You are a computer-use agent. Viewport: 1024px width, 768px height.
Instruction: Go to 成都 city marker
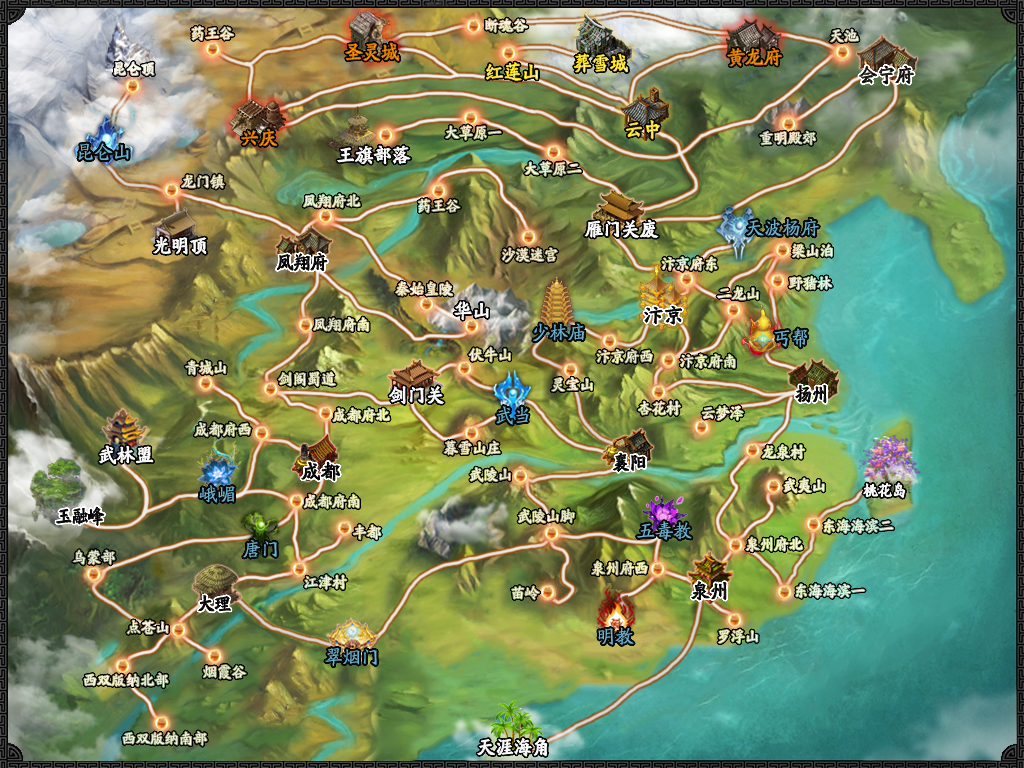tap(320, 452)
